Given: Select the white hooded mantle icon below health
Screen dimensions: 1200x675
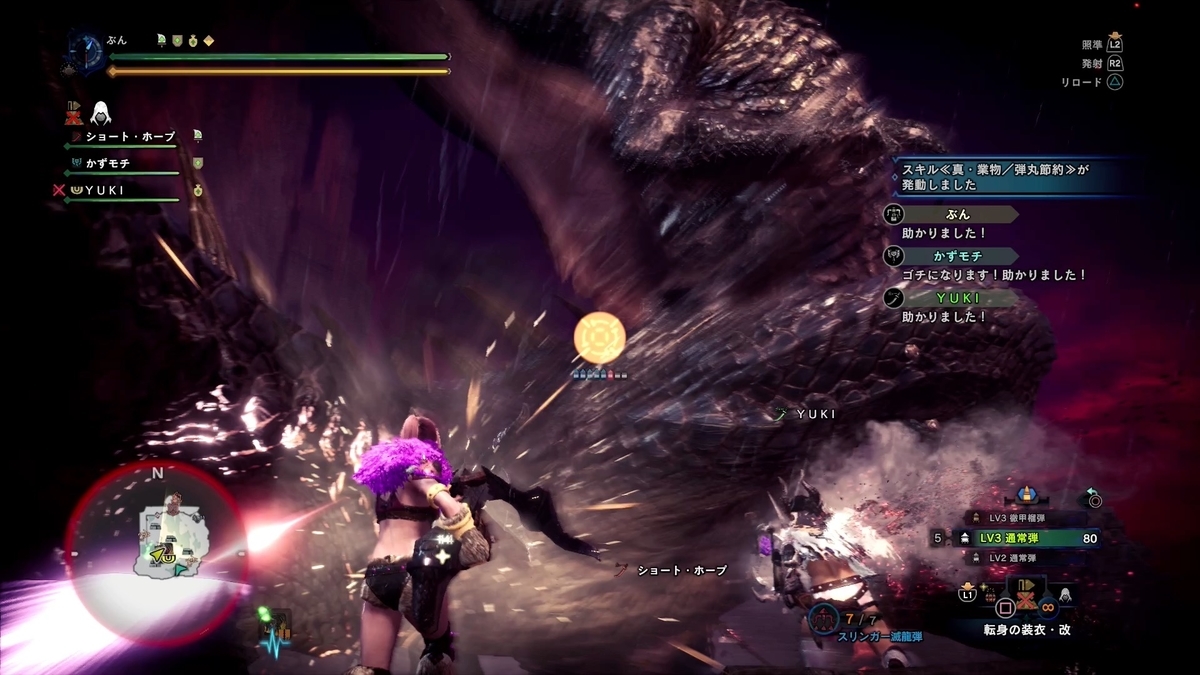Looking at the screenshot, I should click(x=99, y=112).
